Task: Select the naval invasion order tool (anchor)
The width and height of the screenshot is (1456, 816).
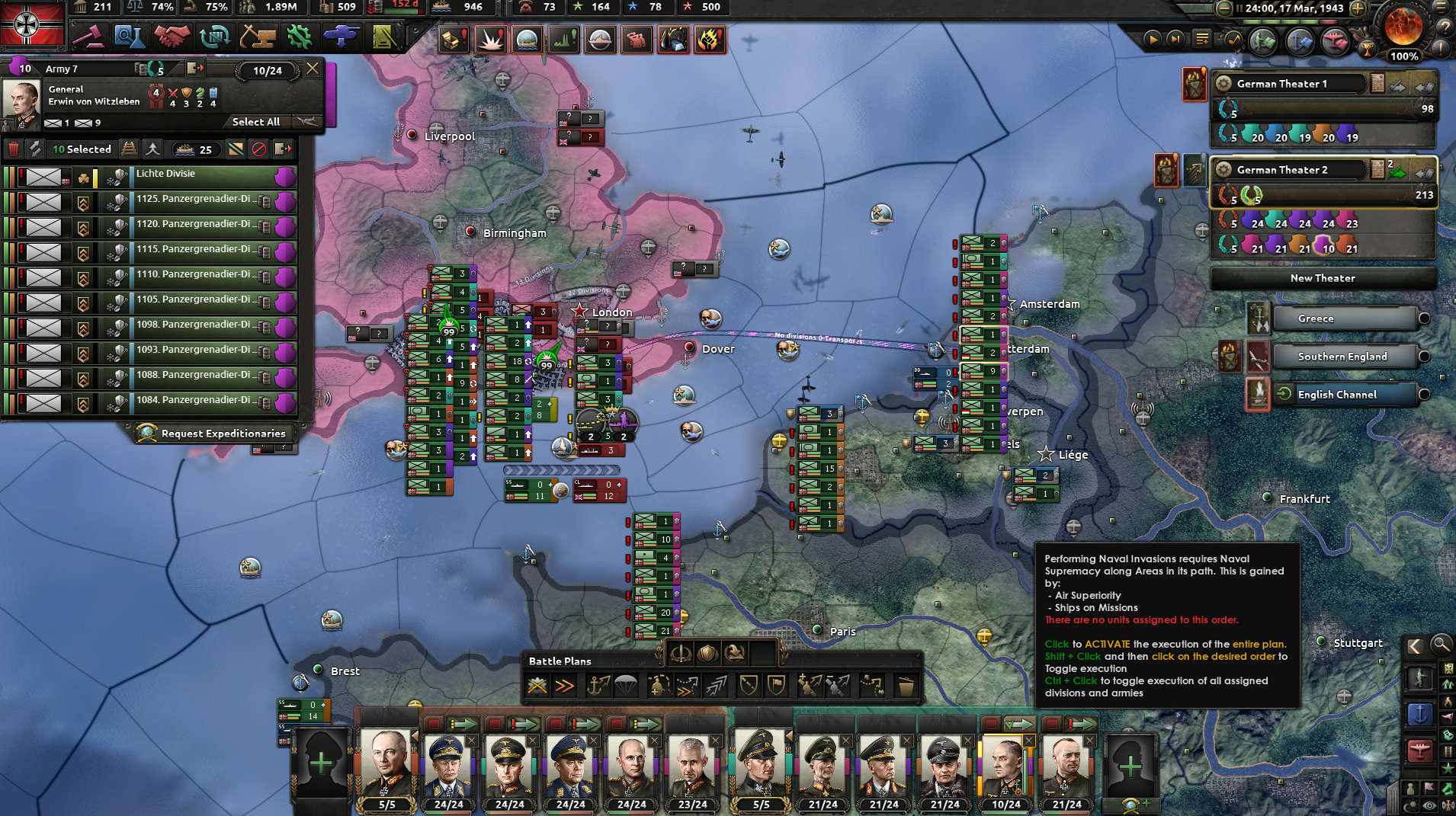Action: tap(598, 686)
